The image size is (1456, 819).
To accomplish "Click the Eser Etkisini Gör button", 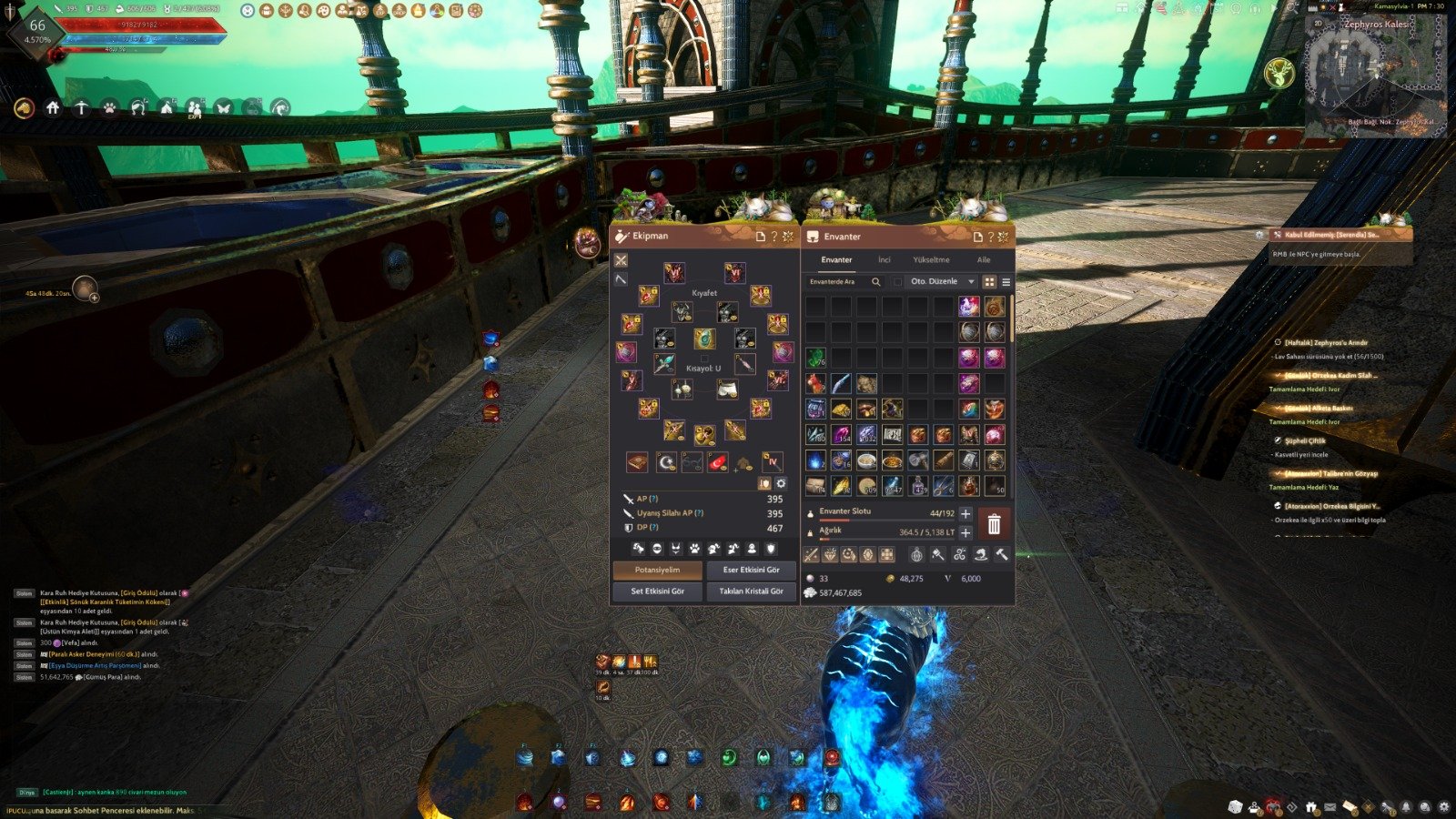I will click(x=751, y=570).
